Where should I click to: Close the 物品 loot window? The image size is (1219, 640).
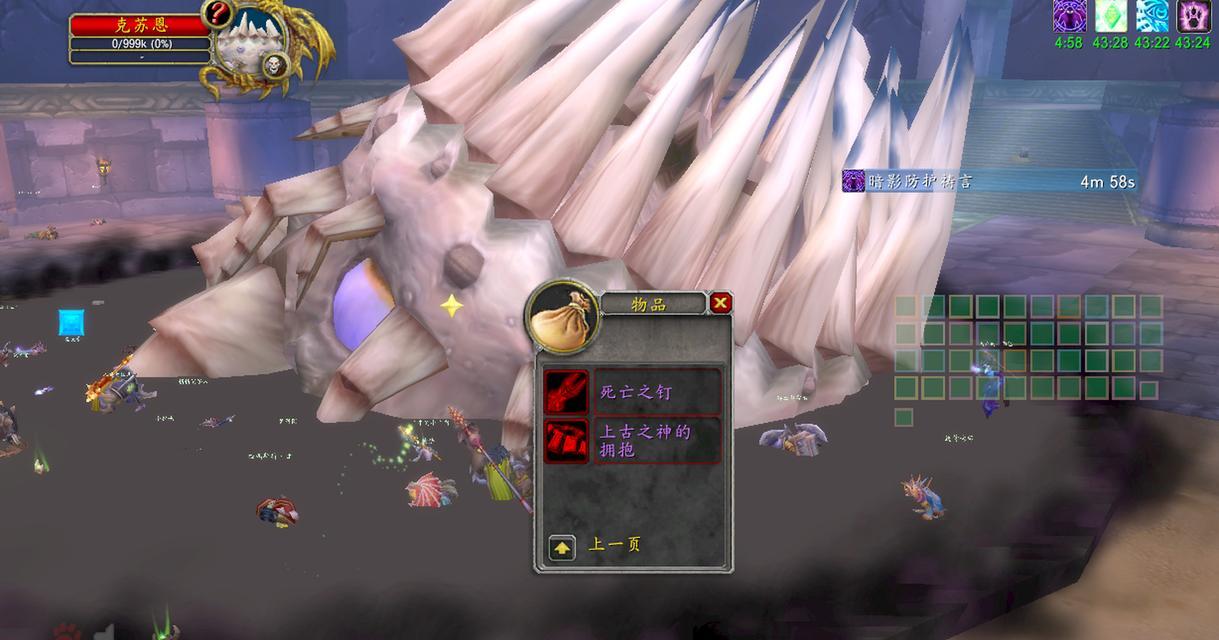pos(720,303)
